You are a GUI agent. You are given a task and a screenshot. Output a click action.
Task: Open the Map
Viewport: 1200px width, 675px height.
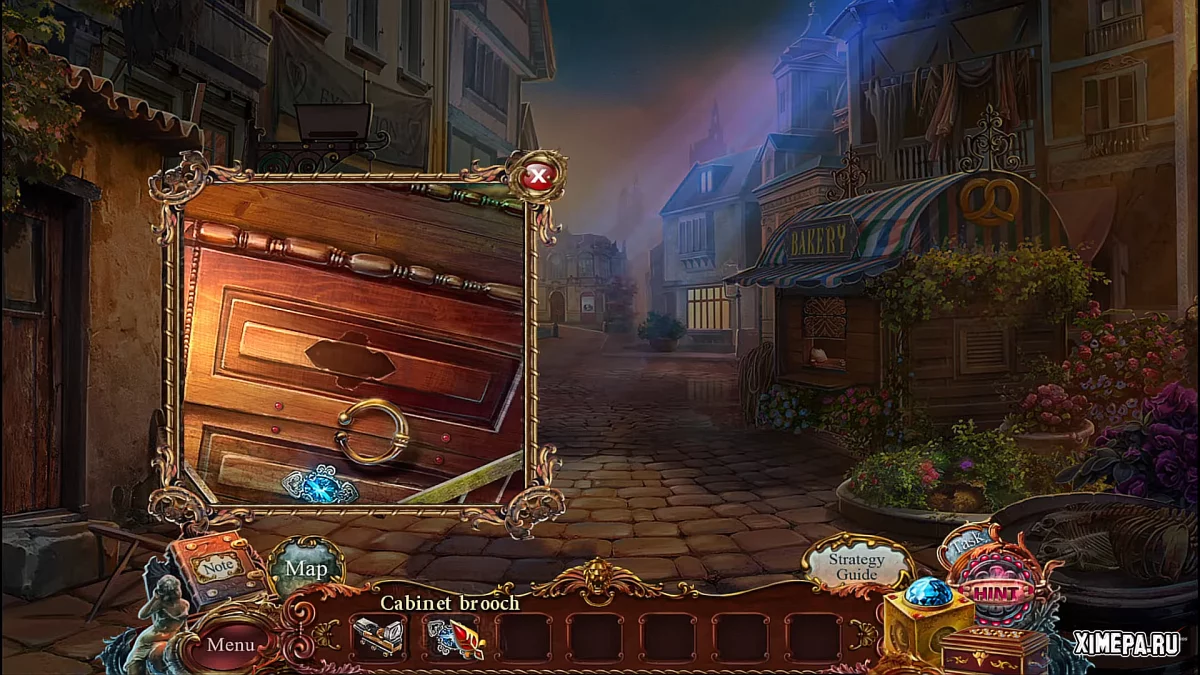pos(306,568)
